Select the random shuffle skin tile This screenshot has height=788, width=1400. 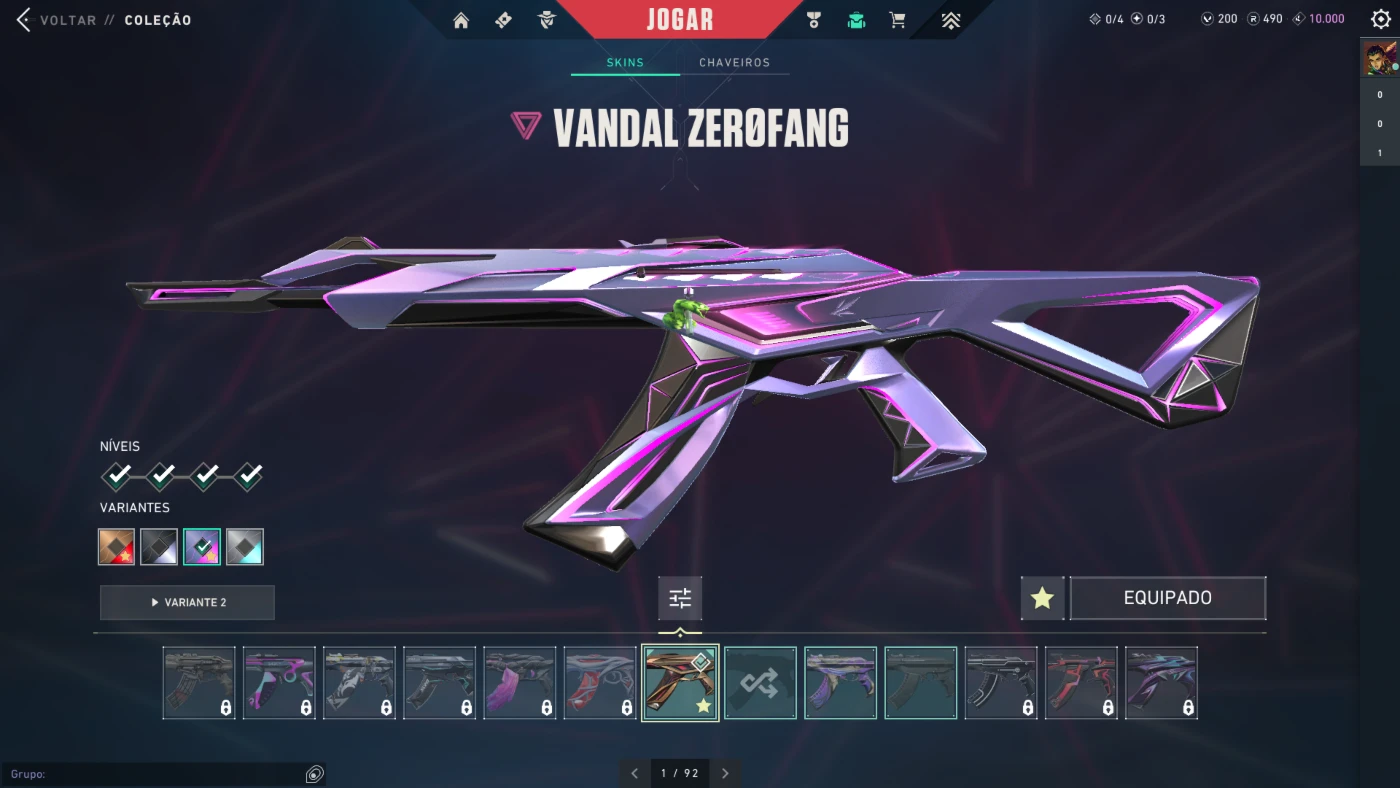[x=760, y=683]
